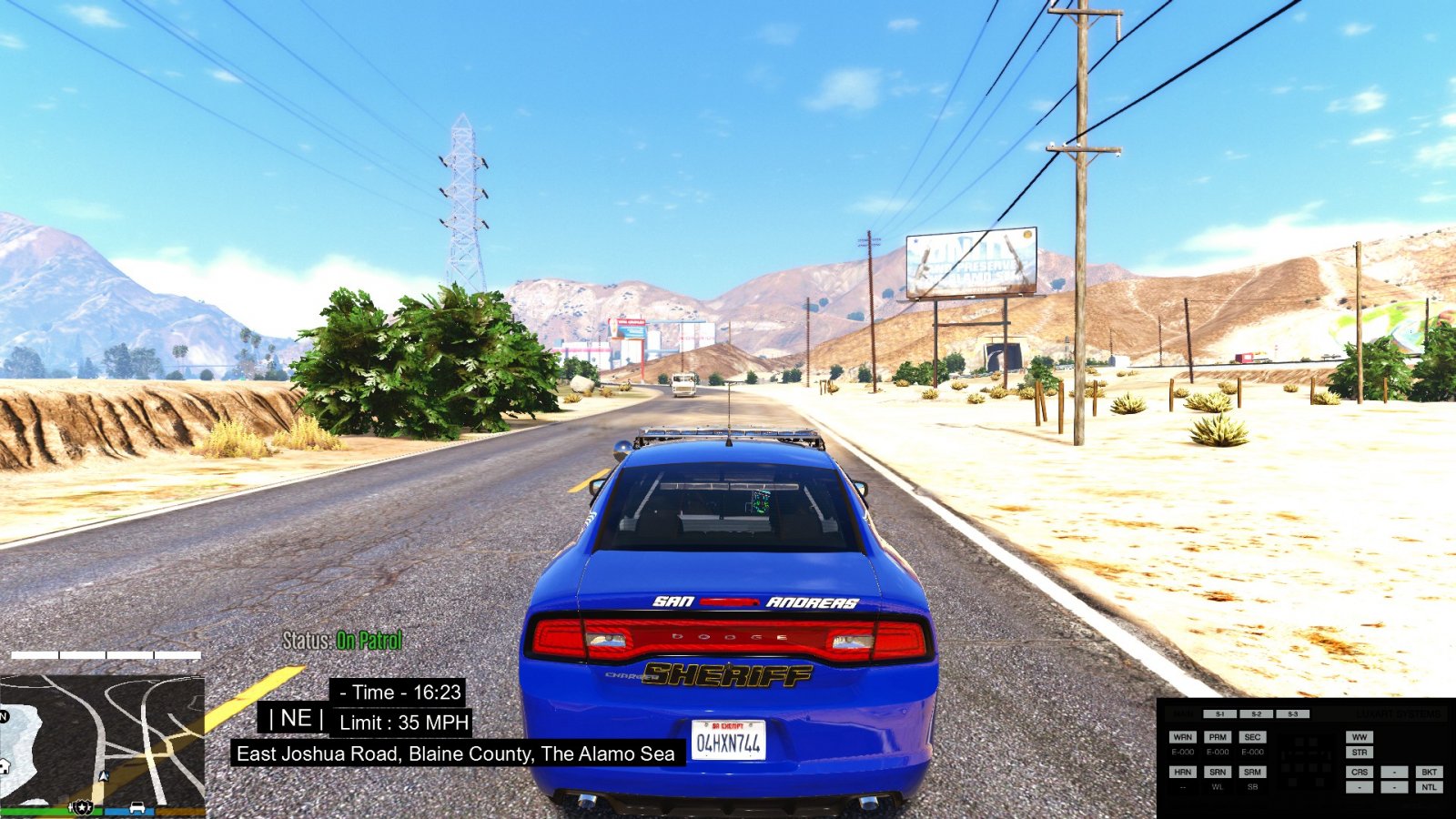Viewport: 1456px width, 819px height.
Task: Click the minimap
Action: (102, 737)
